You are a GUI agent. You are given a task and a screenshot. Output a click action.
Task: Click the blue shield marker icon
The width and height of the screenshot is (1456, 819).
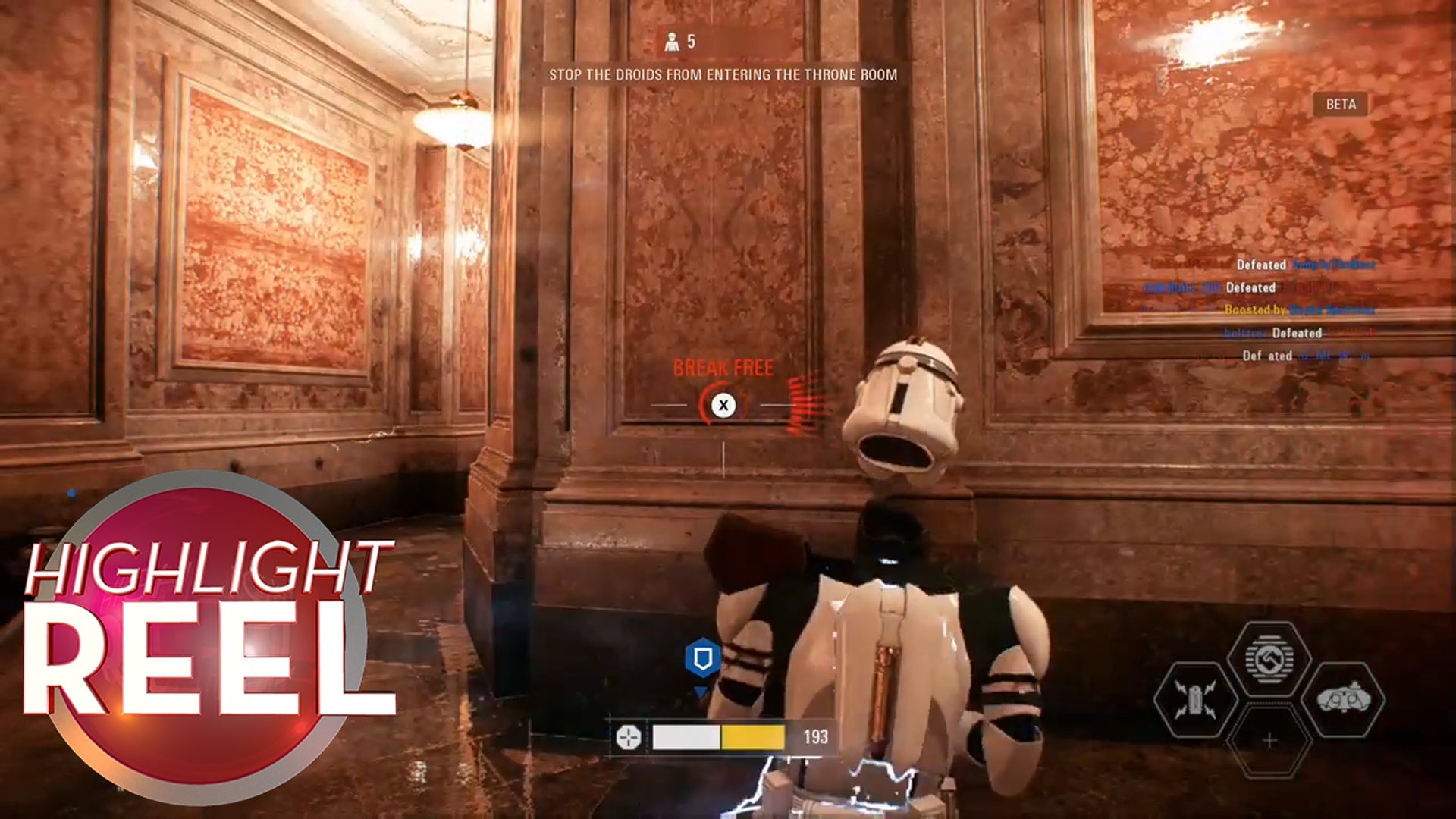pos(702,657)
